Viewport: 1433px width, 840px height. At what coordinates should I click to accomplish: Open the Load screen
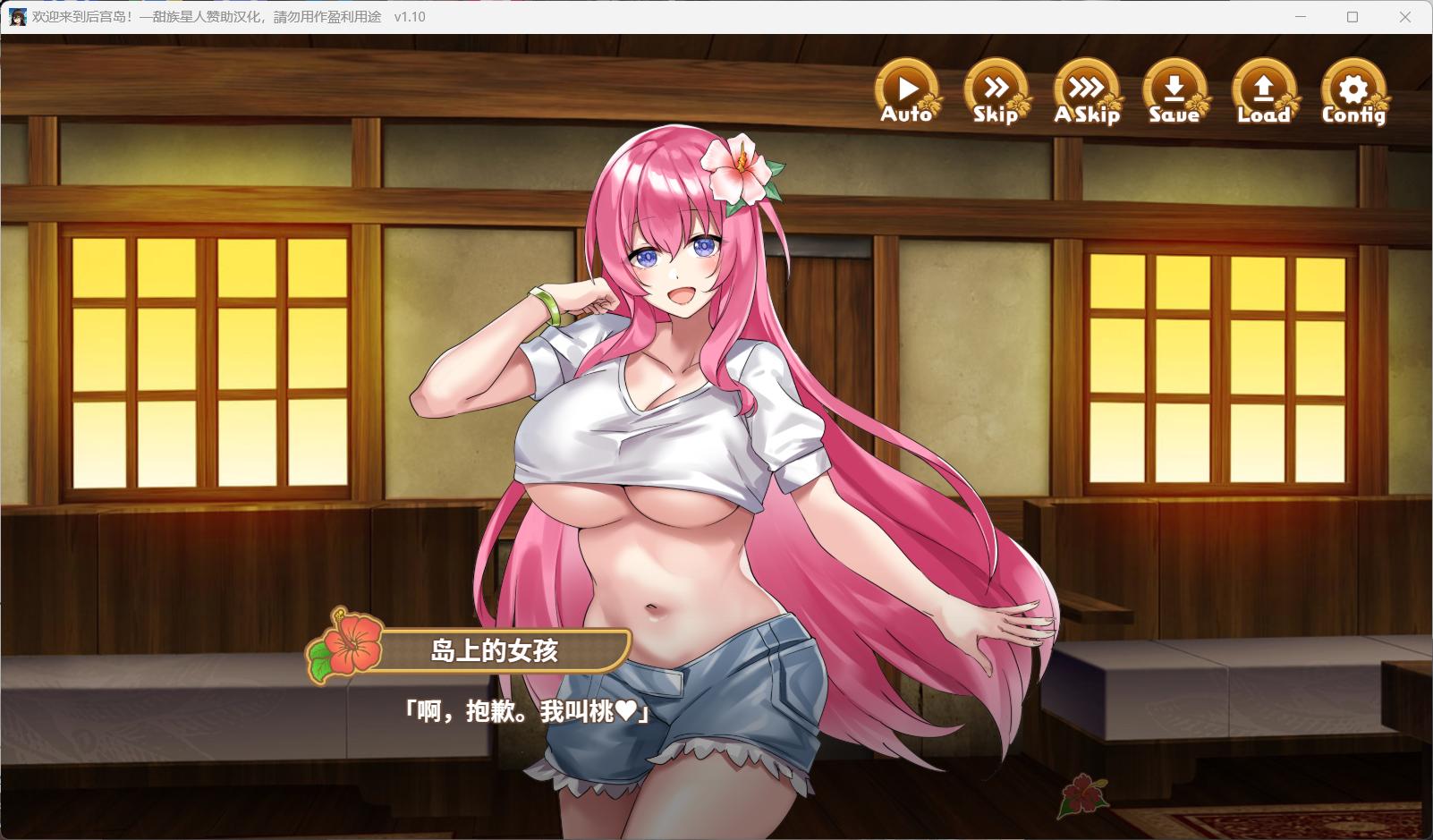click(1264, 89)
